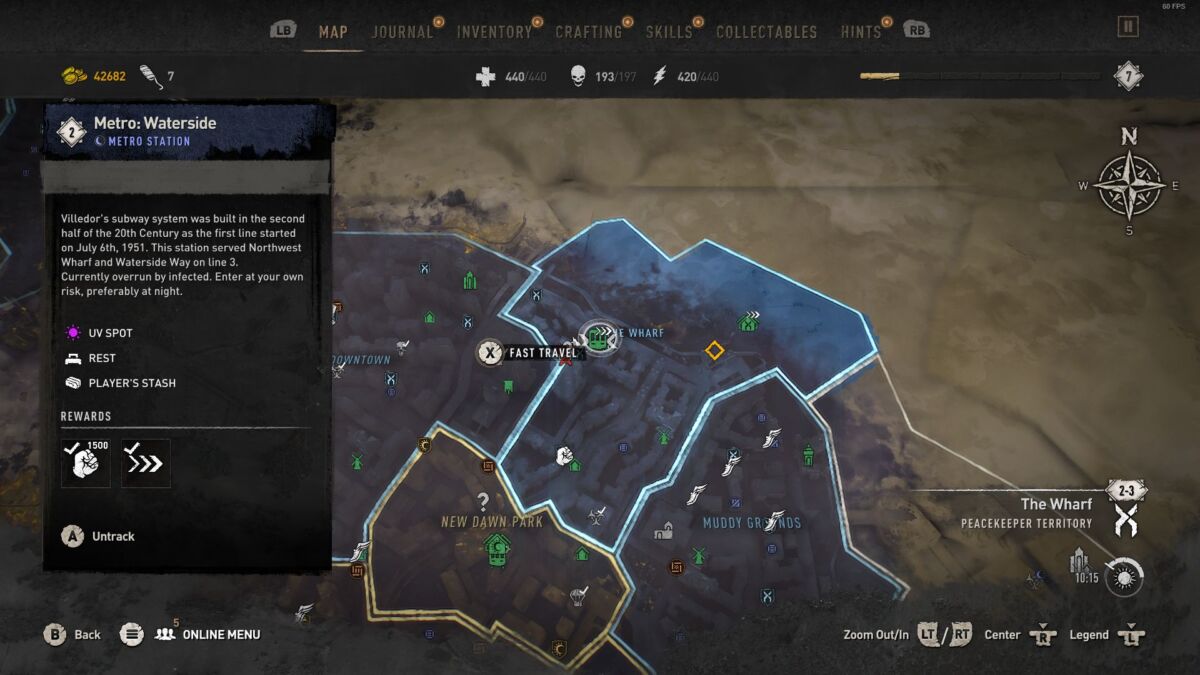Open the Collectables tab
This screenshot has height=675, width=1200.
point(768,32)
